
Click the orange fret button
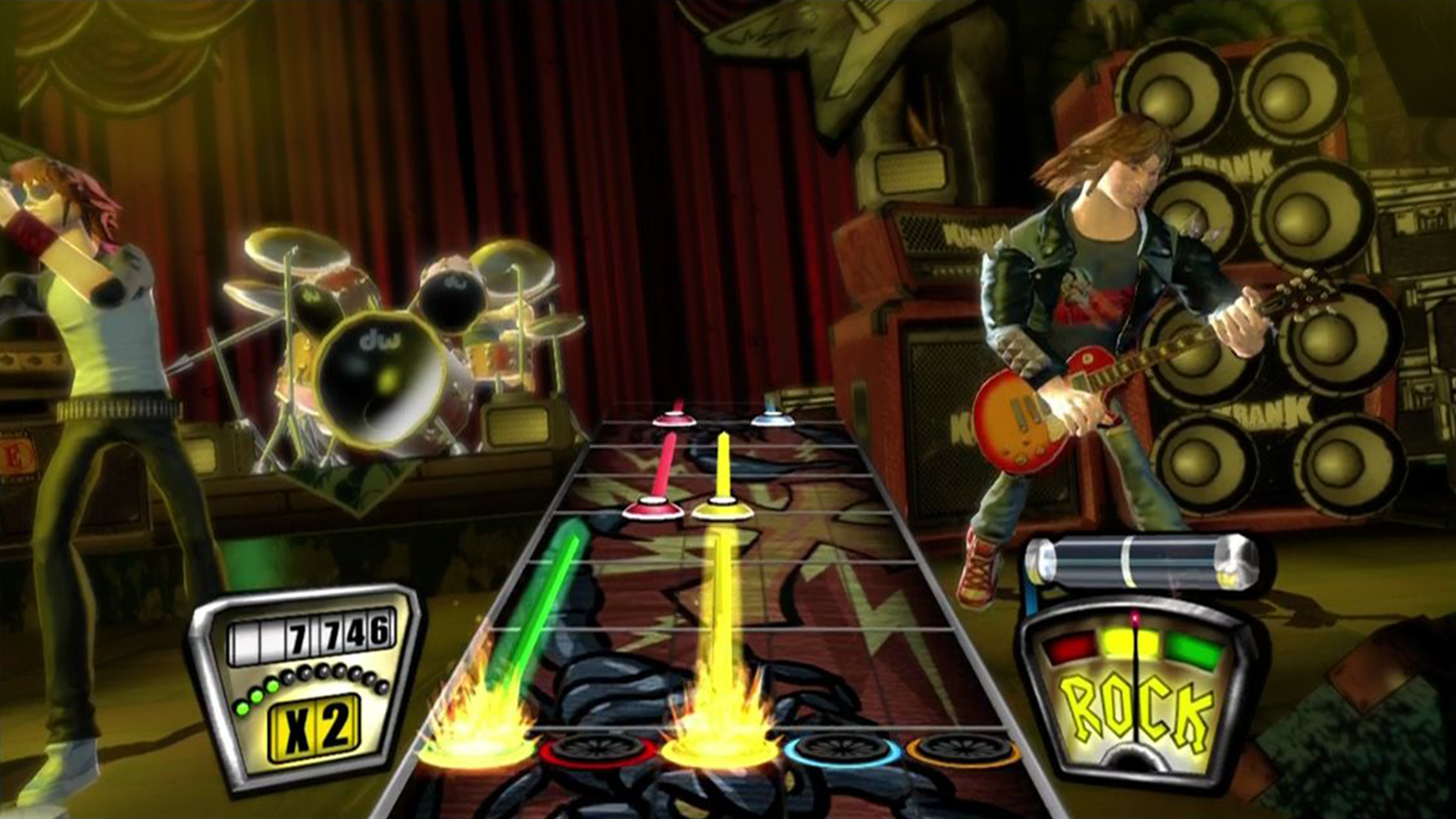(x=963, y=750)
